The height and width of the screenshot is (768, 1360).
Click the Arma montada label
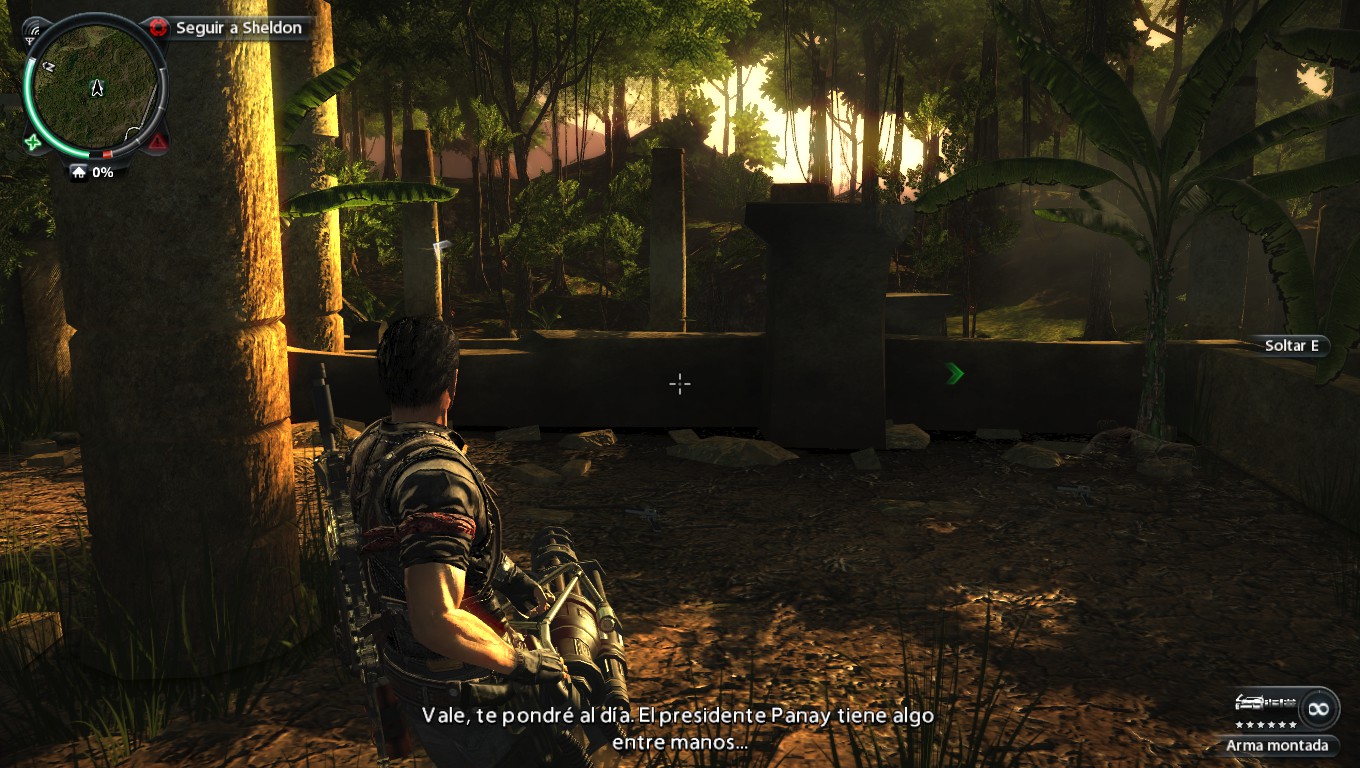pos(1278,745)
